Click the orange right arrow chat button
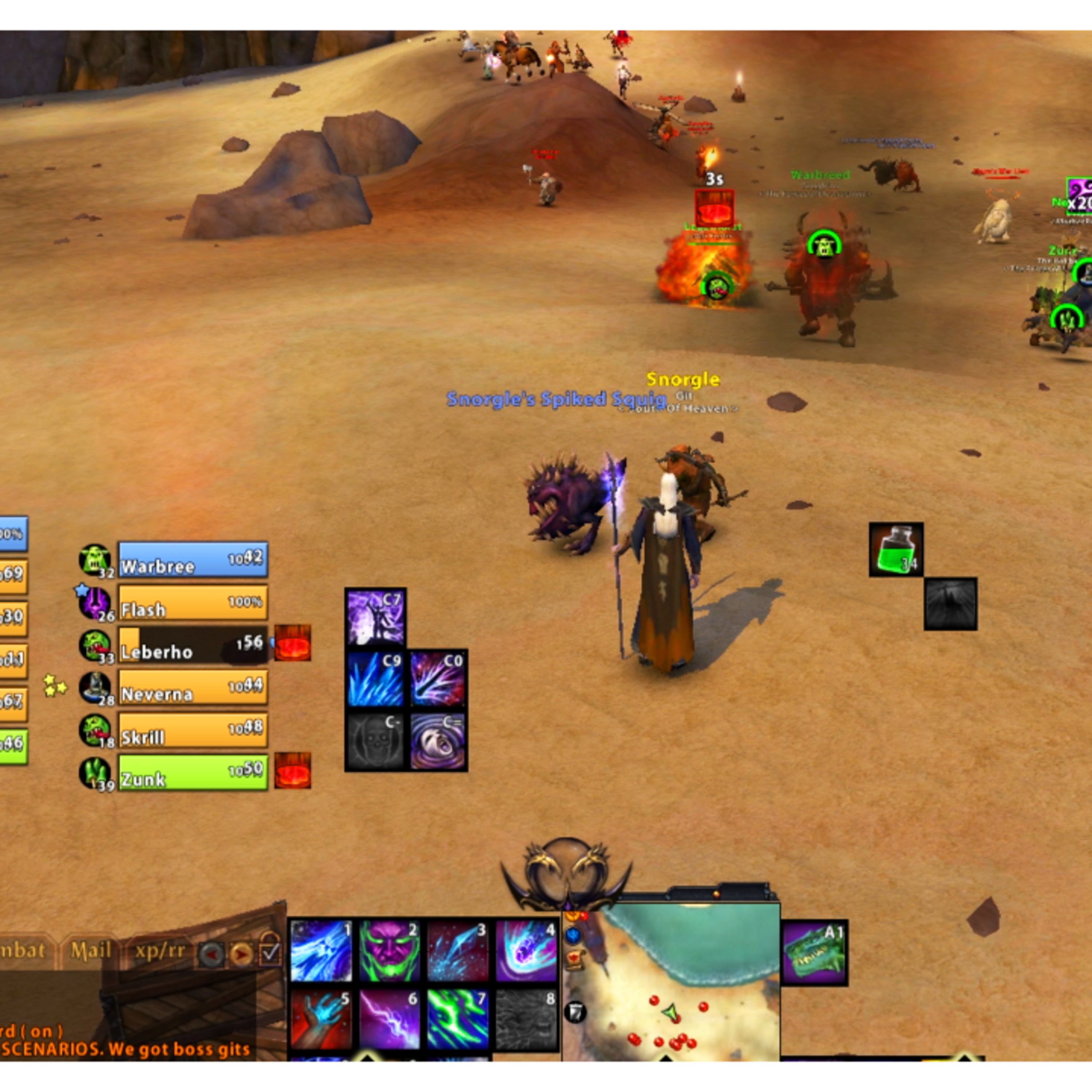 (241, 955)
